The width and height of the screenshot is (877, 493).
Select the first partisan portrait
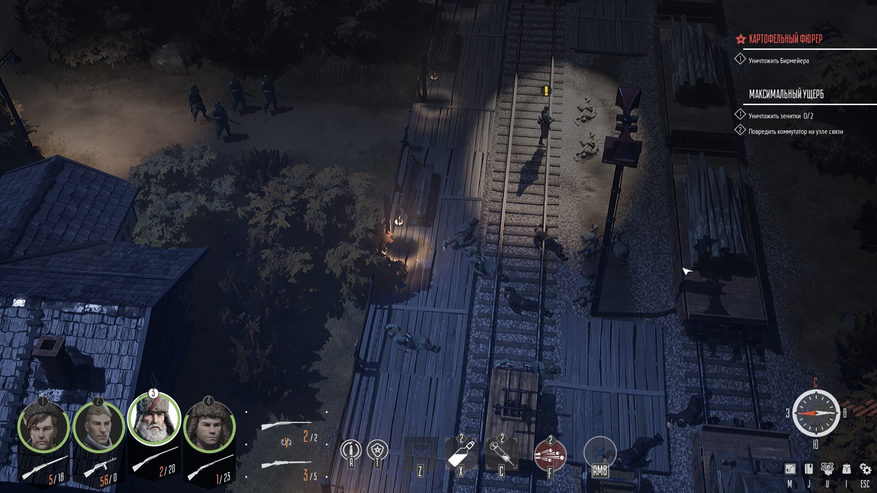click(x=44, y=426)
